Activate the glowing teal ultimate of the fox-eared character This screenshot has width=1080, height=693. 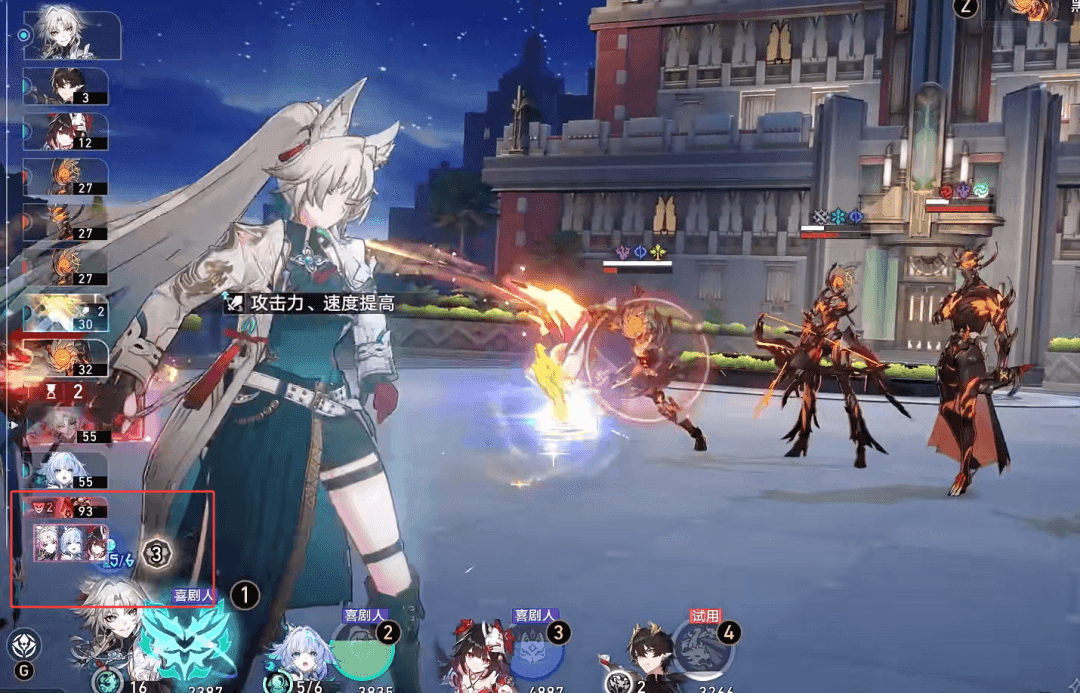point(186,644)
